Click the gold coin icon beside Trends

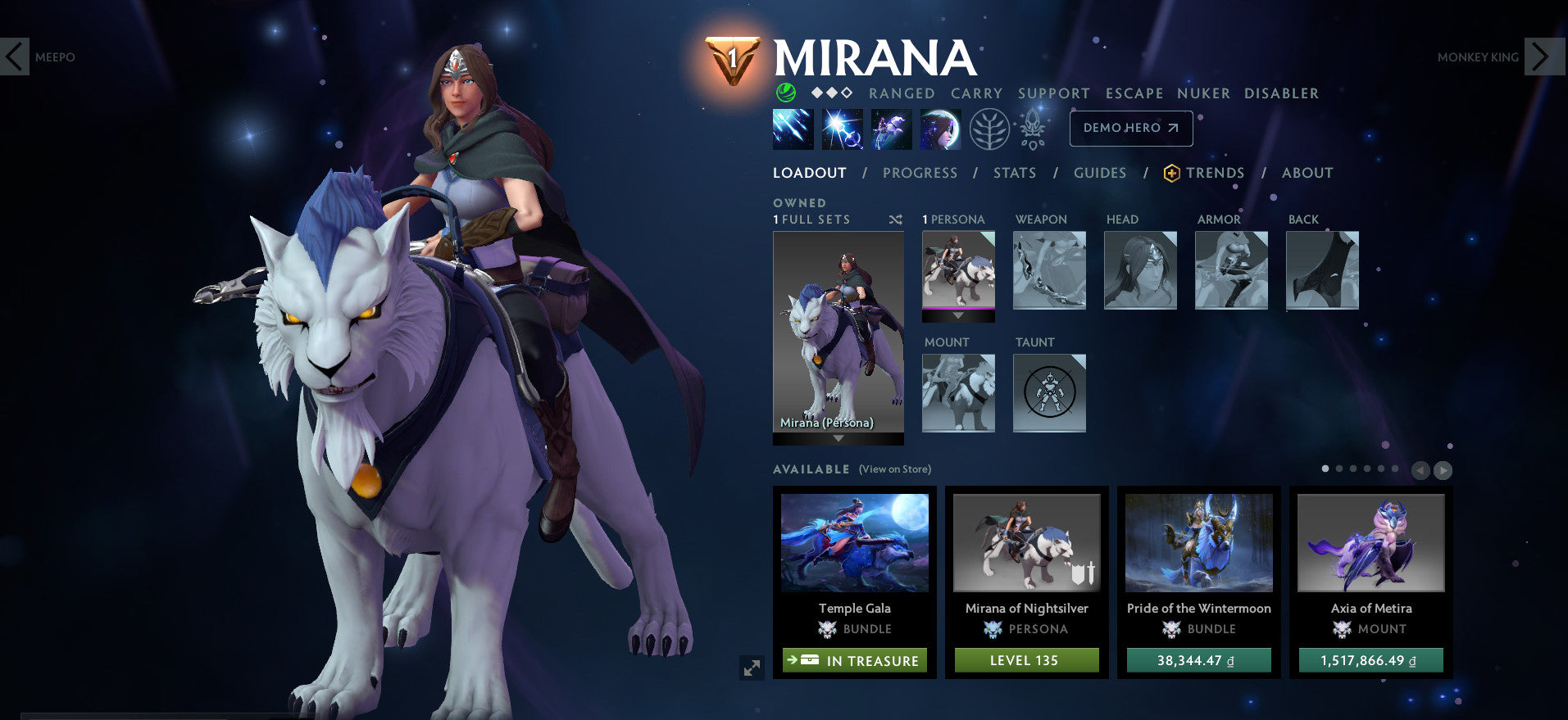1170,173
